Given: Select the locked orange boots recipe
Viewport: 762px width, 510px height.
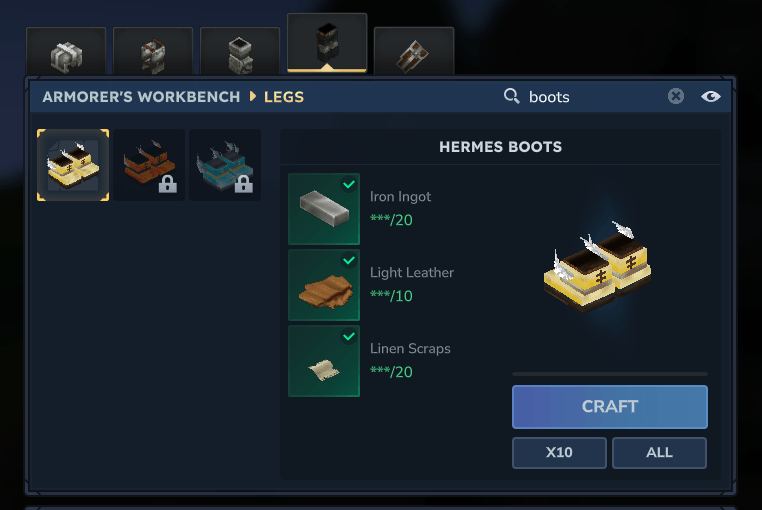Looking at the screenshot, I should point(149,165).
